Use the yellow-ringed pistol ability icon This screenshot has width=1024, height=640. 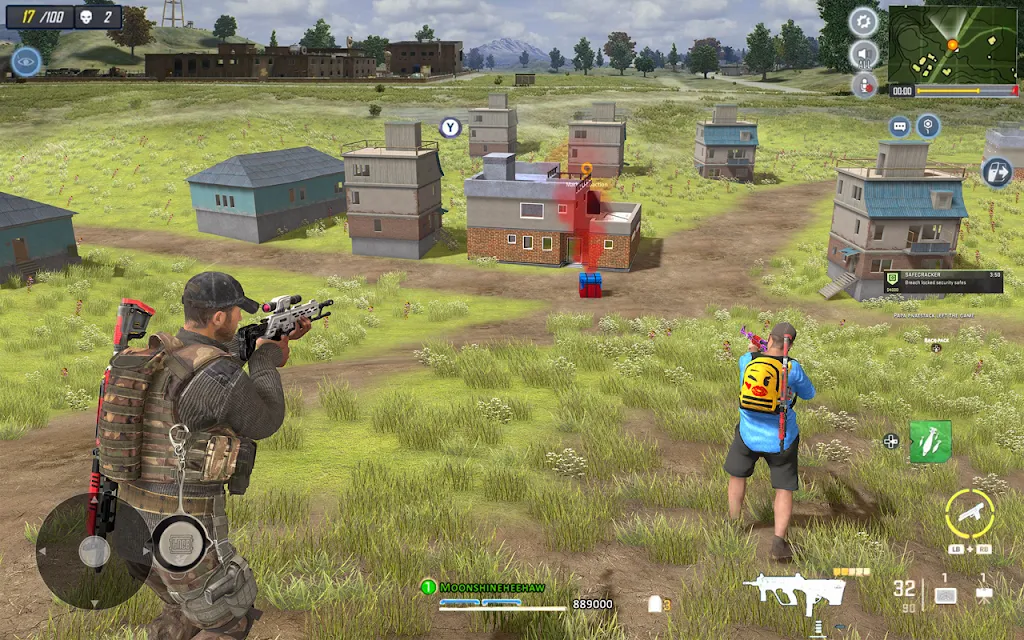click(x=969, y=513)
